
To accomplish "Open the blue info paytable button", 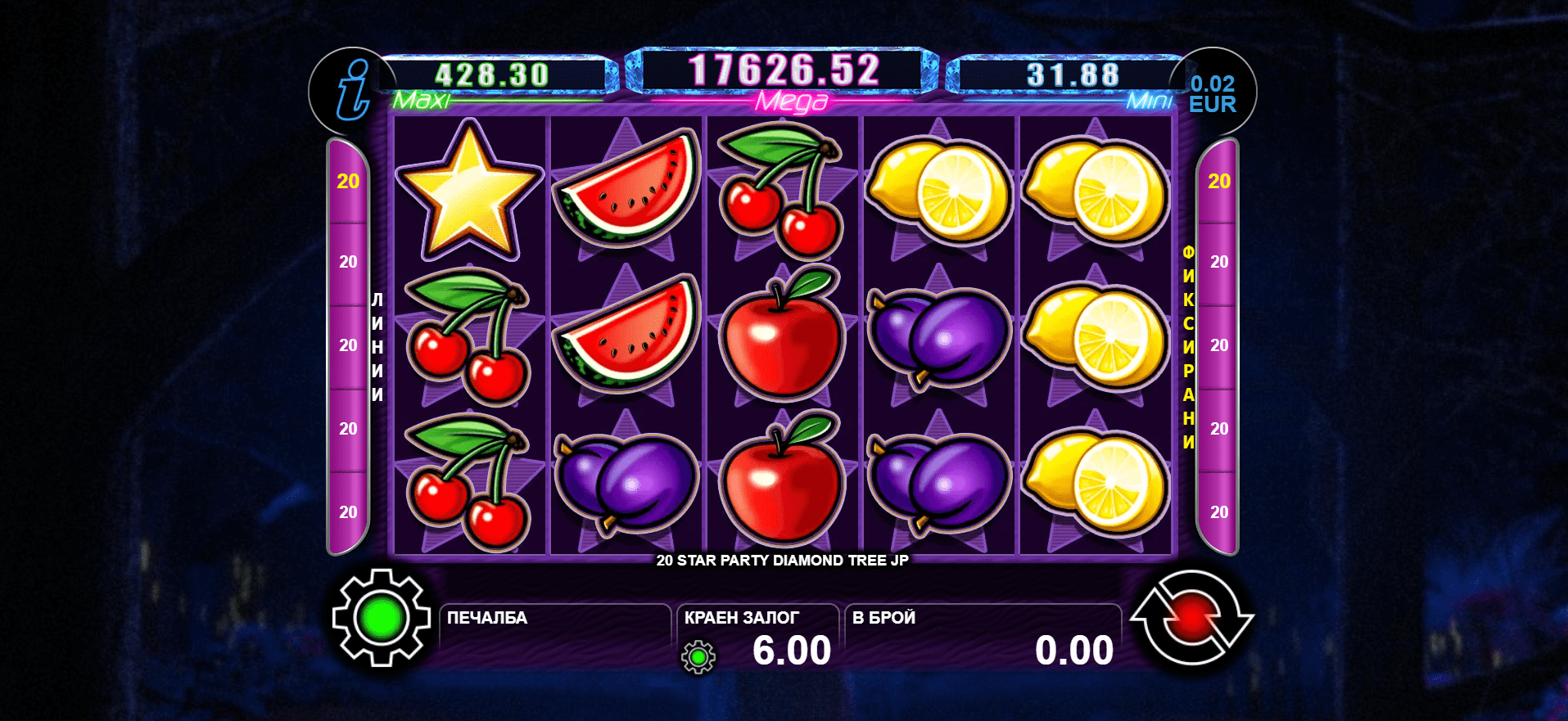I will (x=351, y=91).
